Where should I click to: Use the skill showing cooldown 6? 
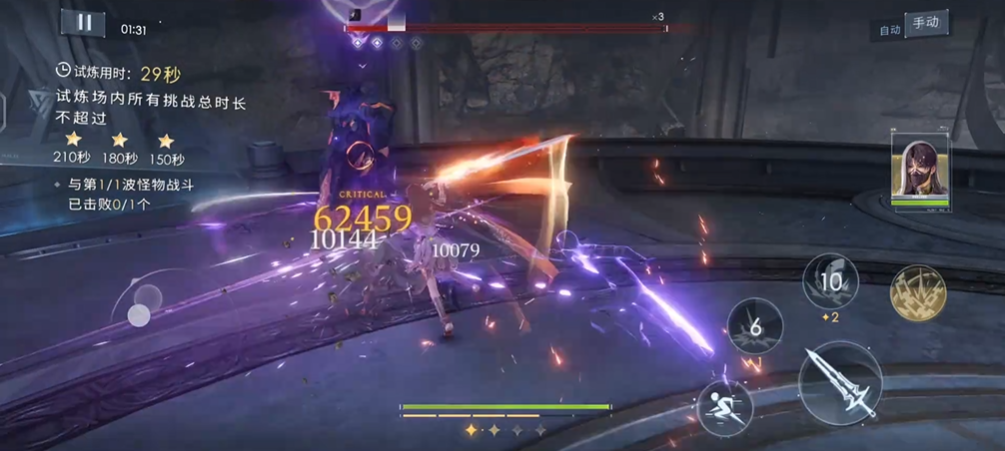tap(755, 326)
